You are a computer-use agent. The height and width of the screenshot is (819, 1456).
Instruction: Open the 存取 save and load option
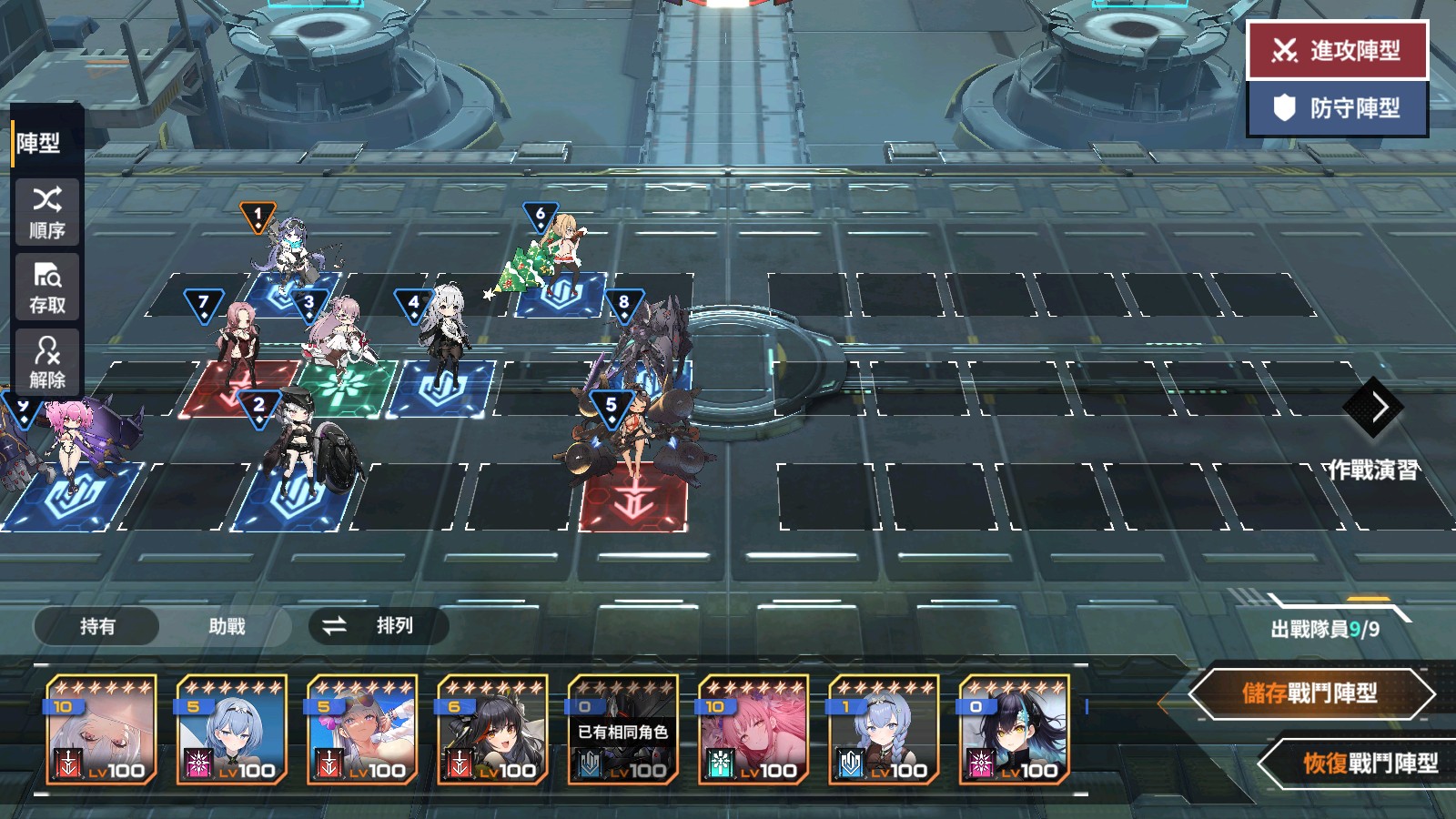47,287
